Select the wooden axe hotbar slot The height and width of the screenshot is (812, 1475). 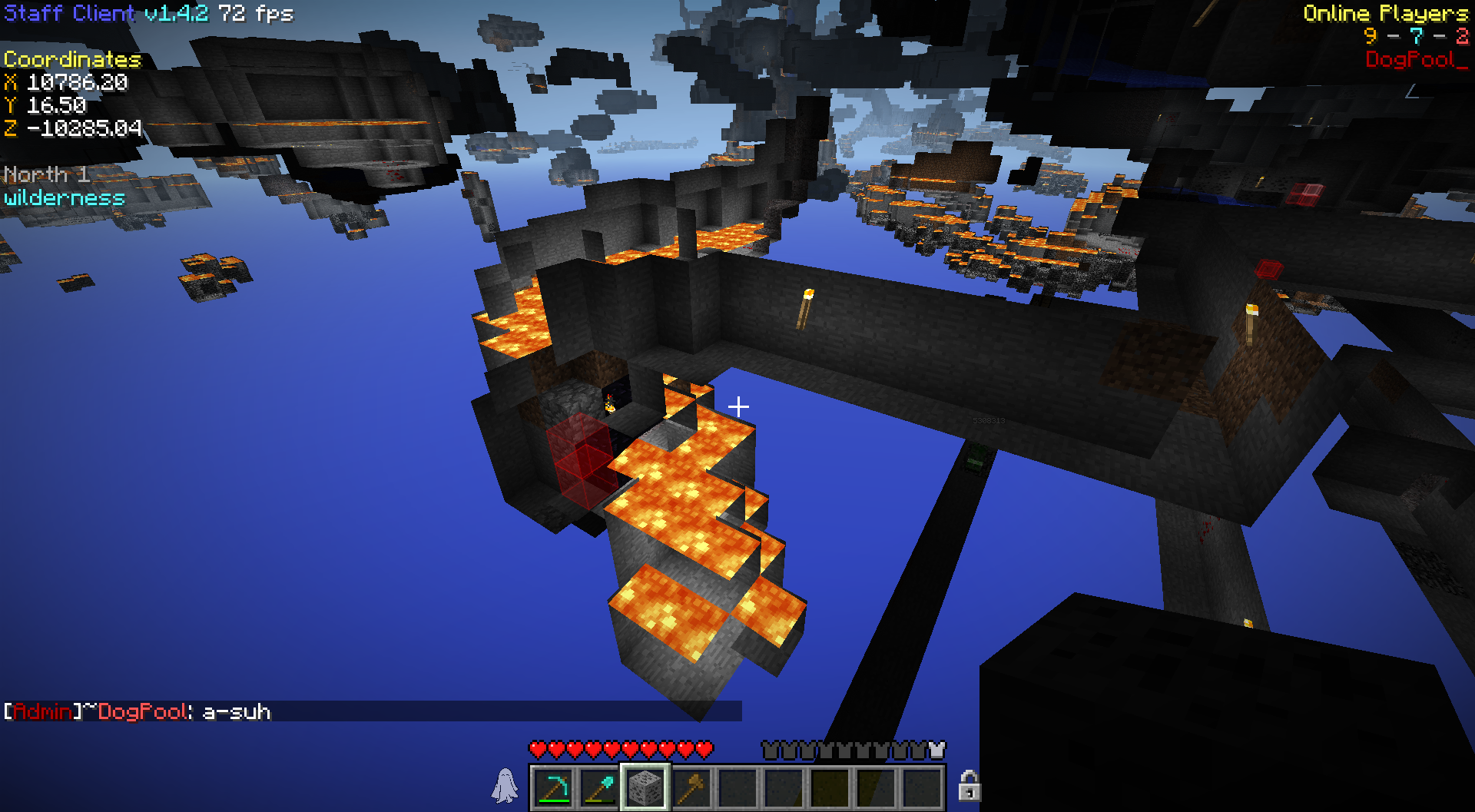[x=691, y=787]
